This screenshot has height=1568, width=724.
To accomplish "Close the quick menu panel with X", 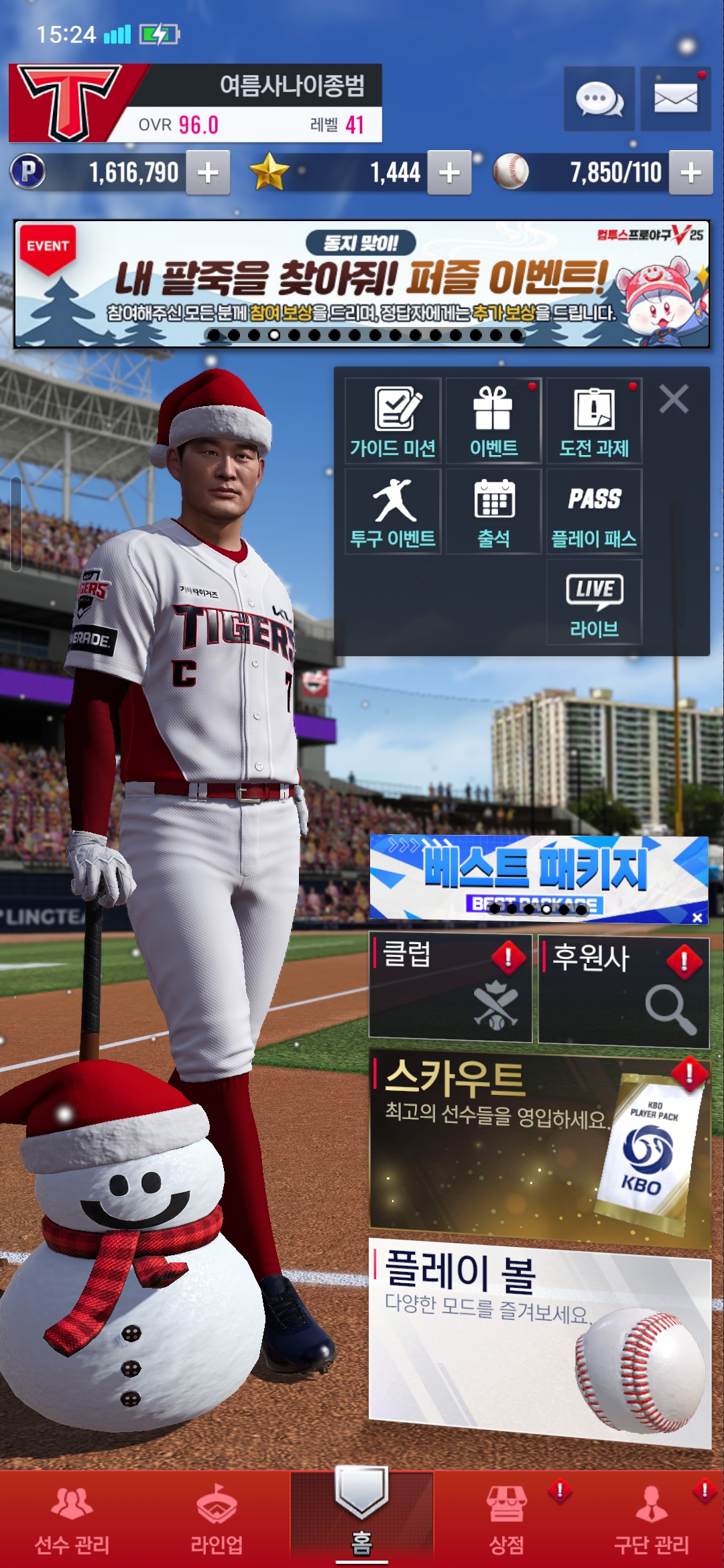I will (x=674, y=399).
